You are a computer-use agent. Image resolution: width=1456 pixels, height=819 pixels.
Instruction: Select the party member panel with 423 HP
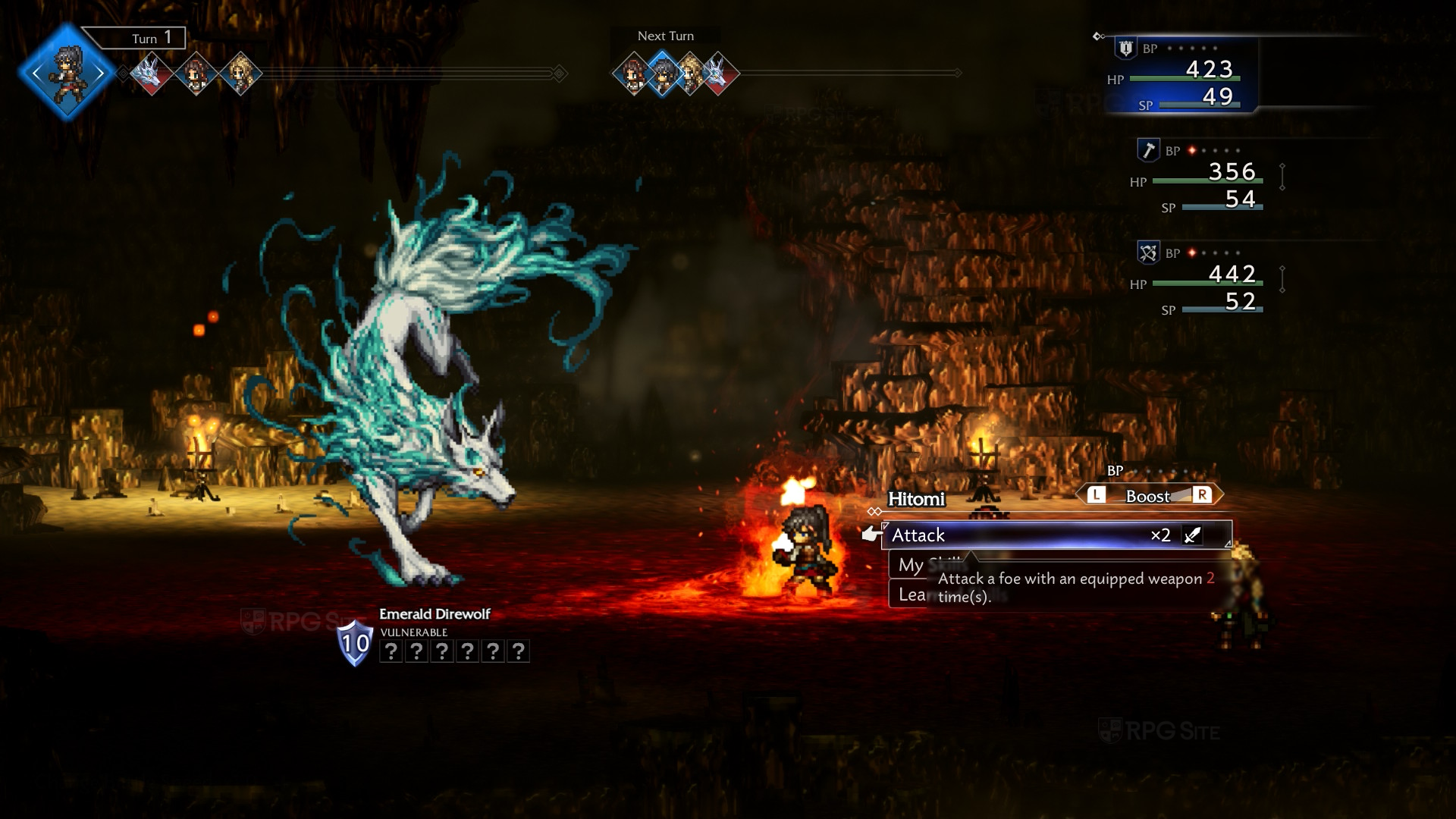coord(1181,76)
